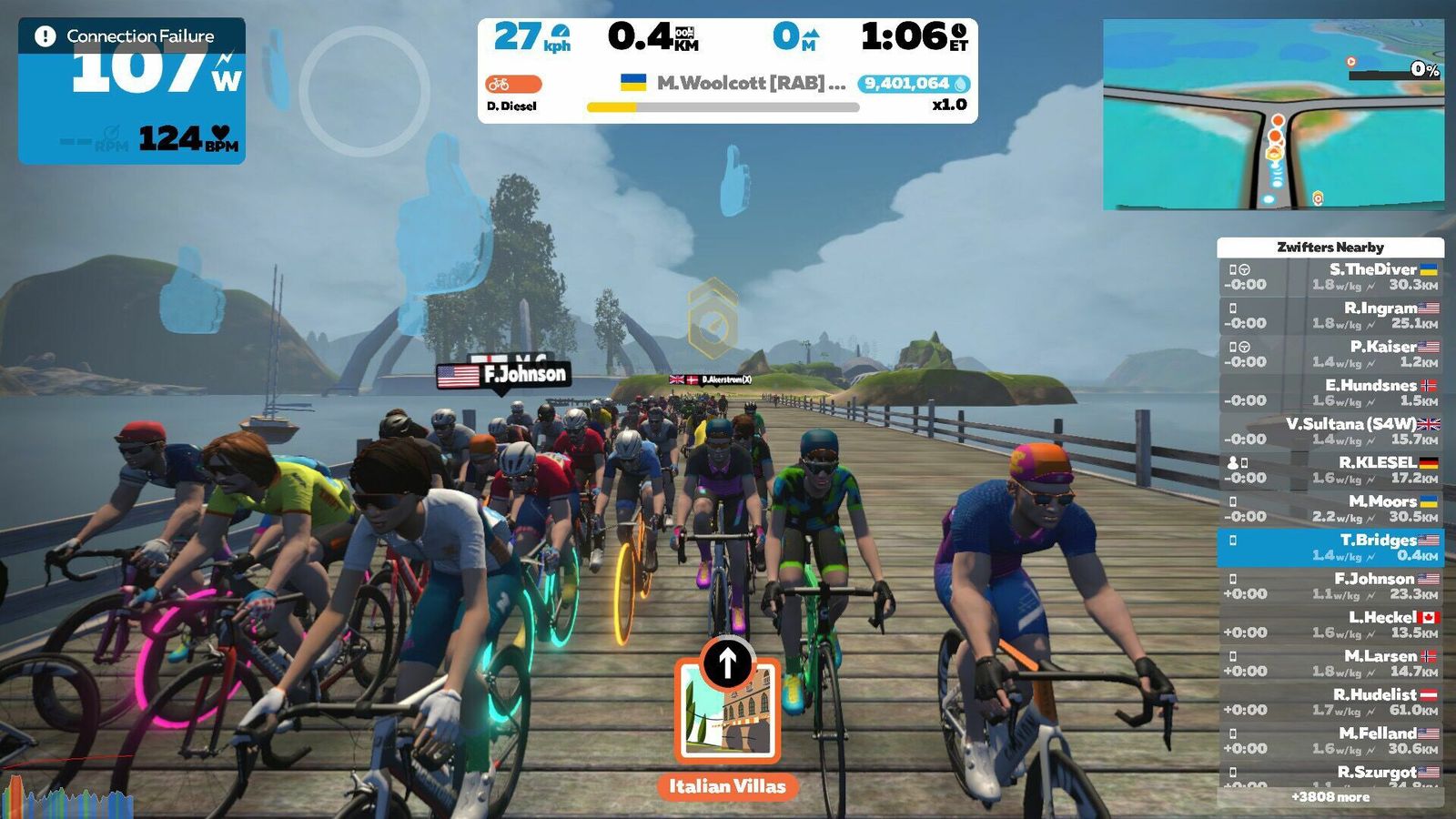Open the minimap view
Screen dimensions: 1456x819
point(1273,115)
